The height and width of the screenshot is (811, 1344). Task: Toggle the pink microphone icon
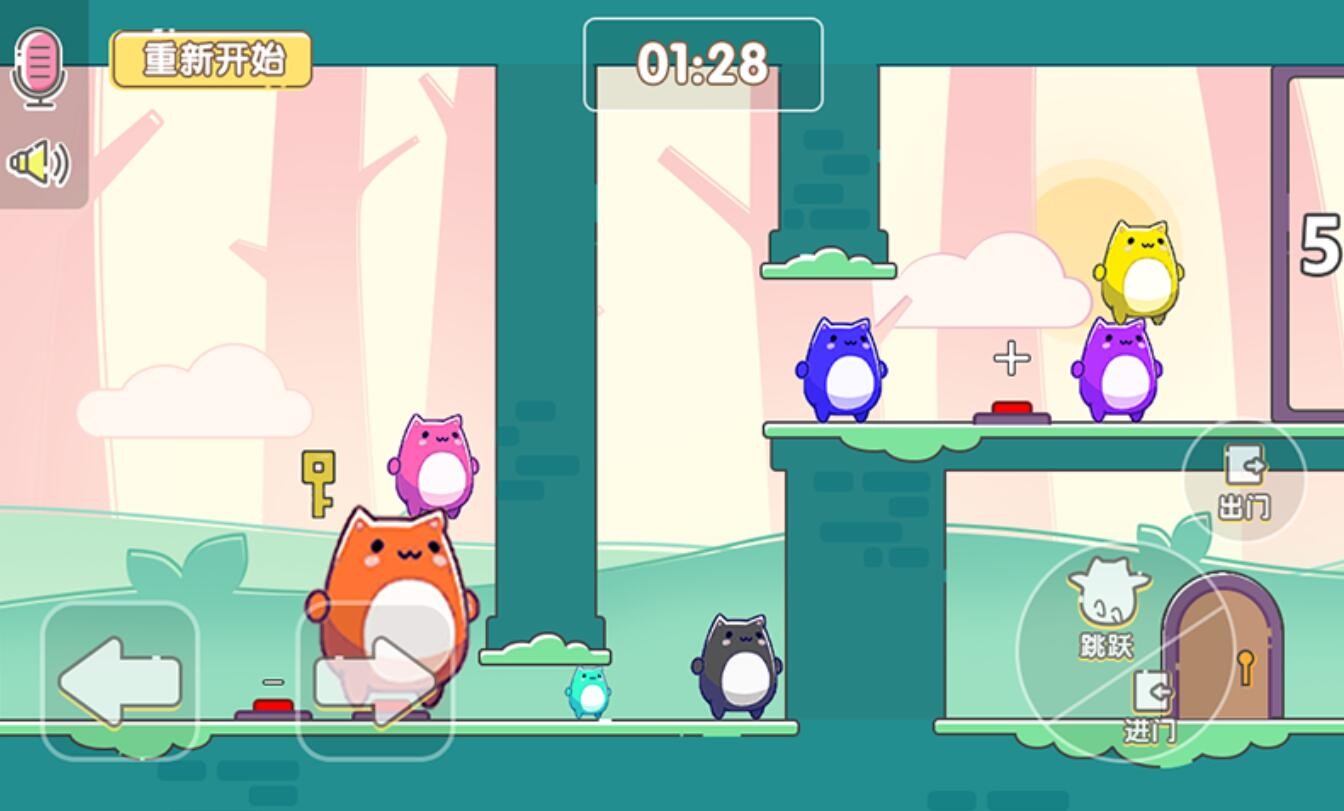point(39,66)
